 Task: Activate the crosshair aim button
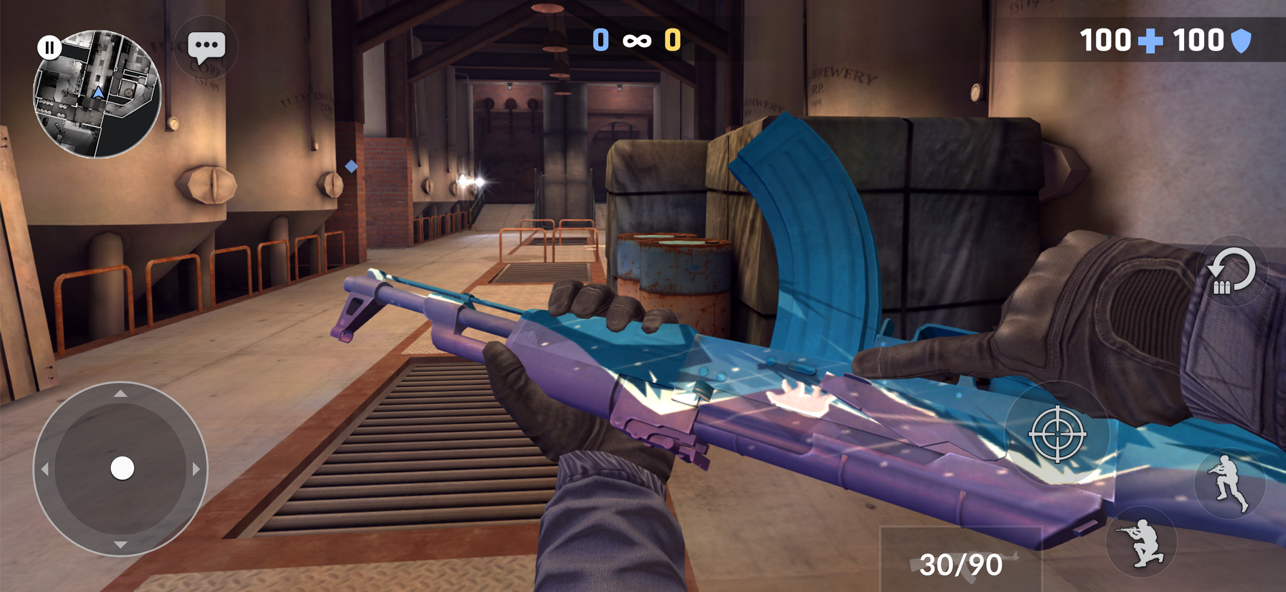(1057, 433)
